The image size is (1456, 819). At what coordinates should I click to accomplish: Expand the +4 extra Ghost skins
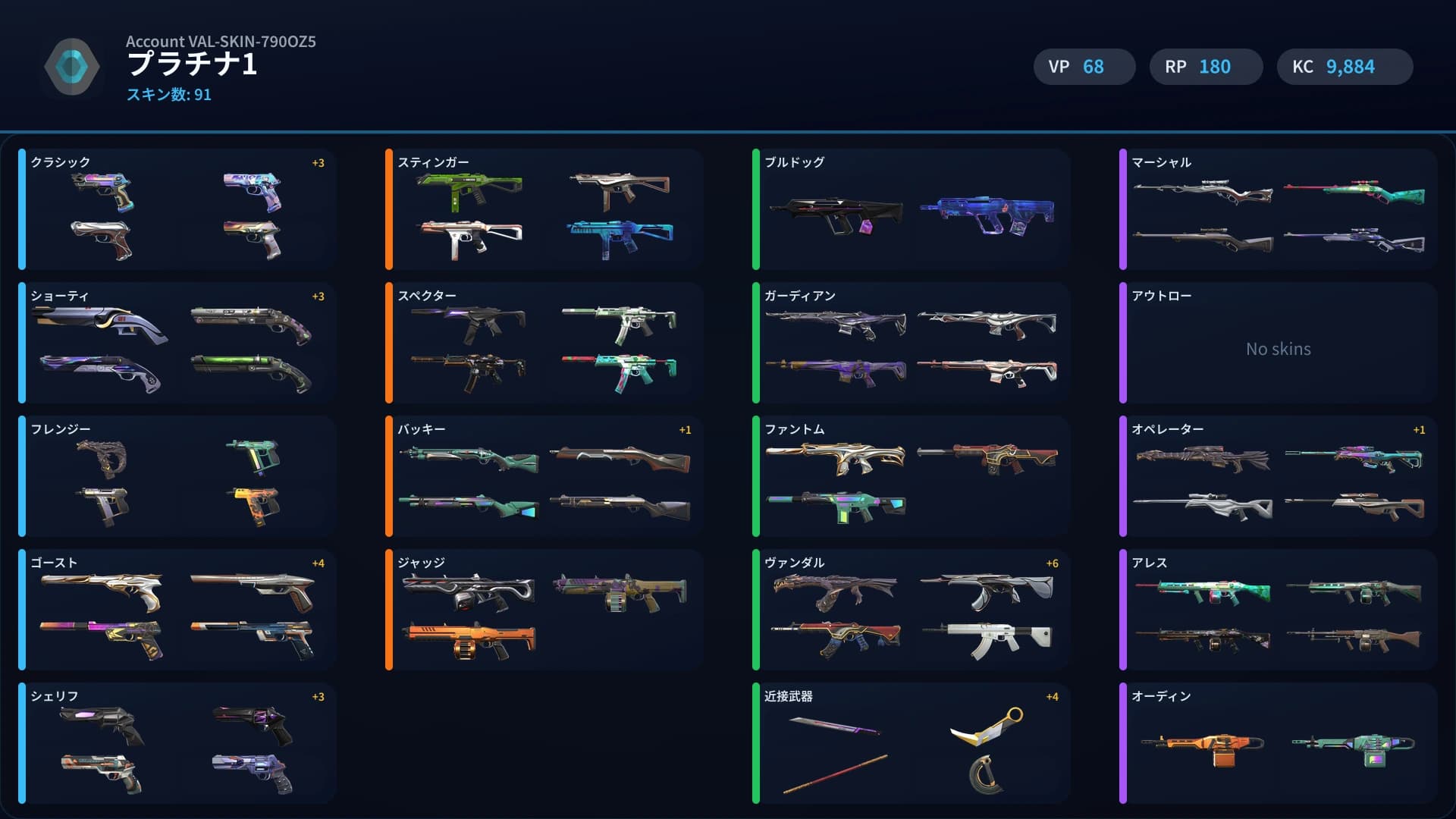click(317, 563)
